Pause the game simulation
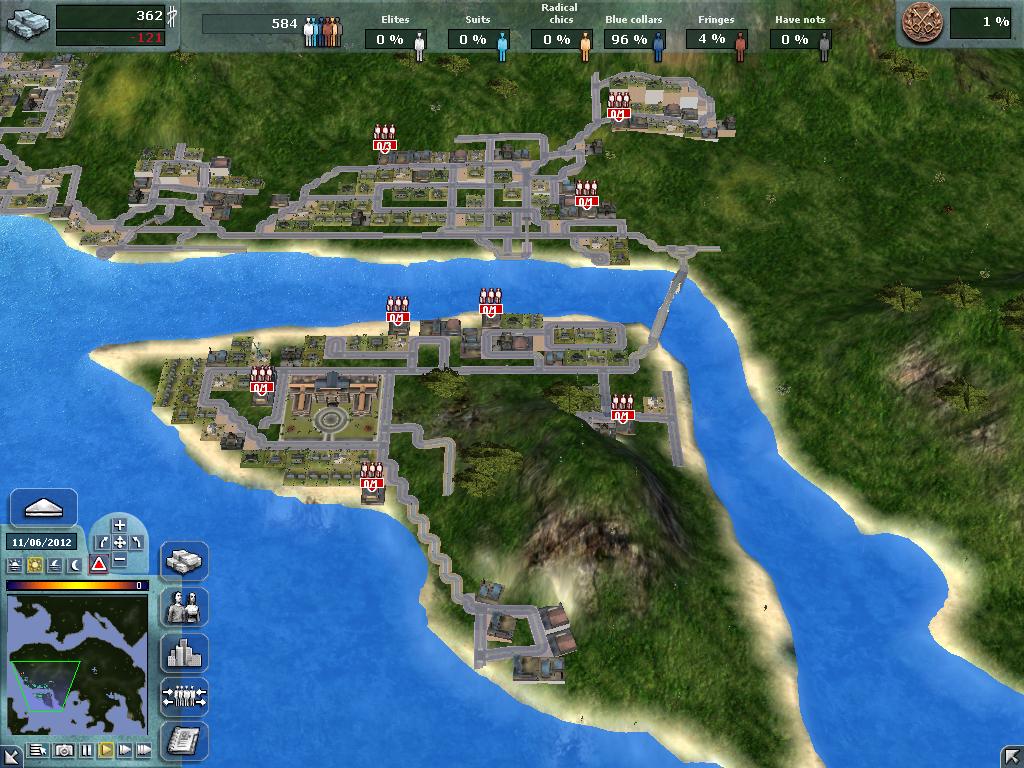Image resolution: width=1024 pixels, height=768 pixels. pos(86,749)
